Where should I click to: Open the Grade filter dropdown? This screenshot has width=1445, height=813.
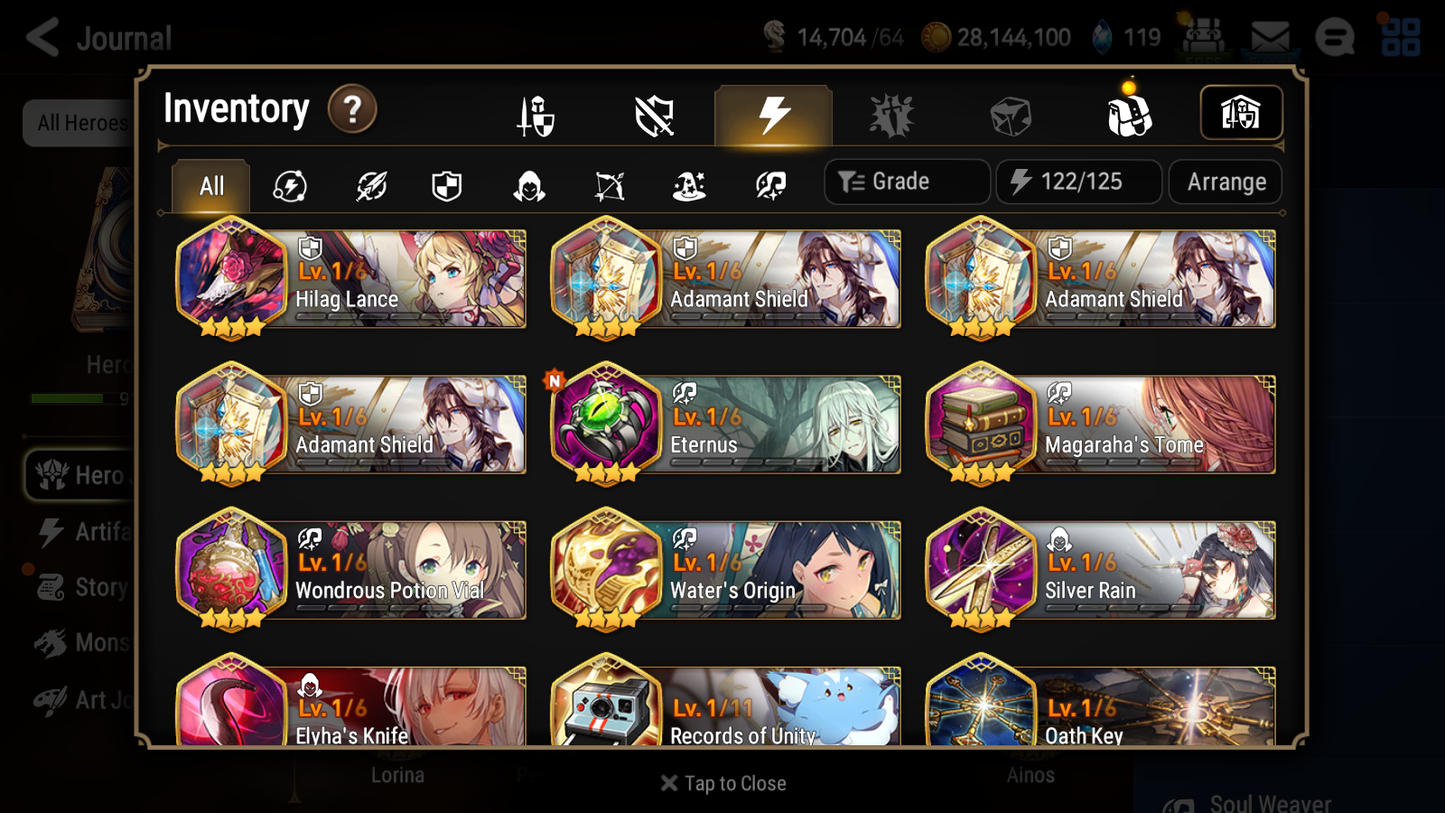coord(906,181)
